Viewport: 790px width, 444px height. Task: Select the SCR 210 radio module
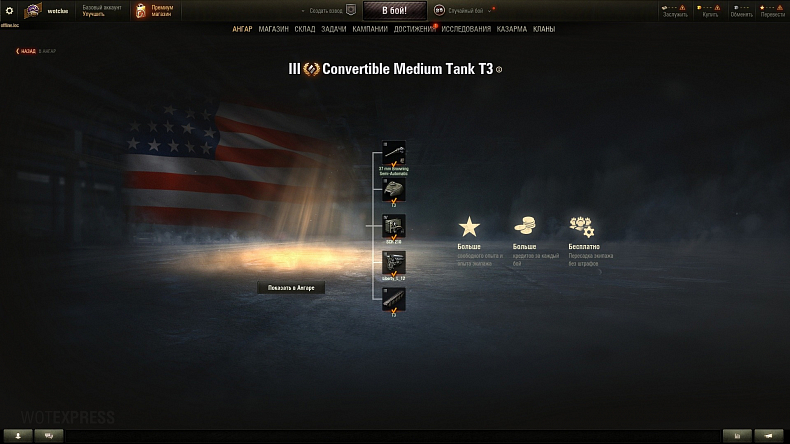click(394, 227)
